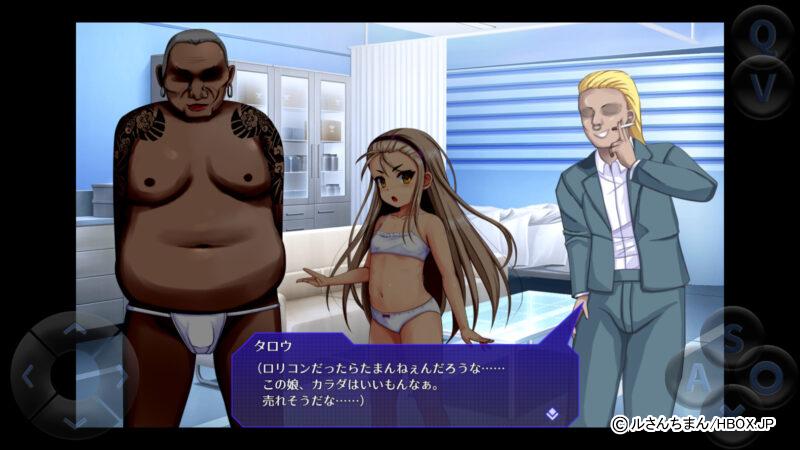This screenshot has width=800, height=450.
Task: Tap the V virtual button
Action: pos(763,88)
